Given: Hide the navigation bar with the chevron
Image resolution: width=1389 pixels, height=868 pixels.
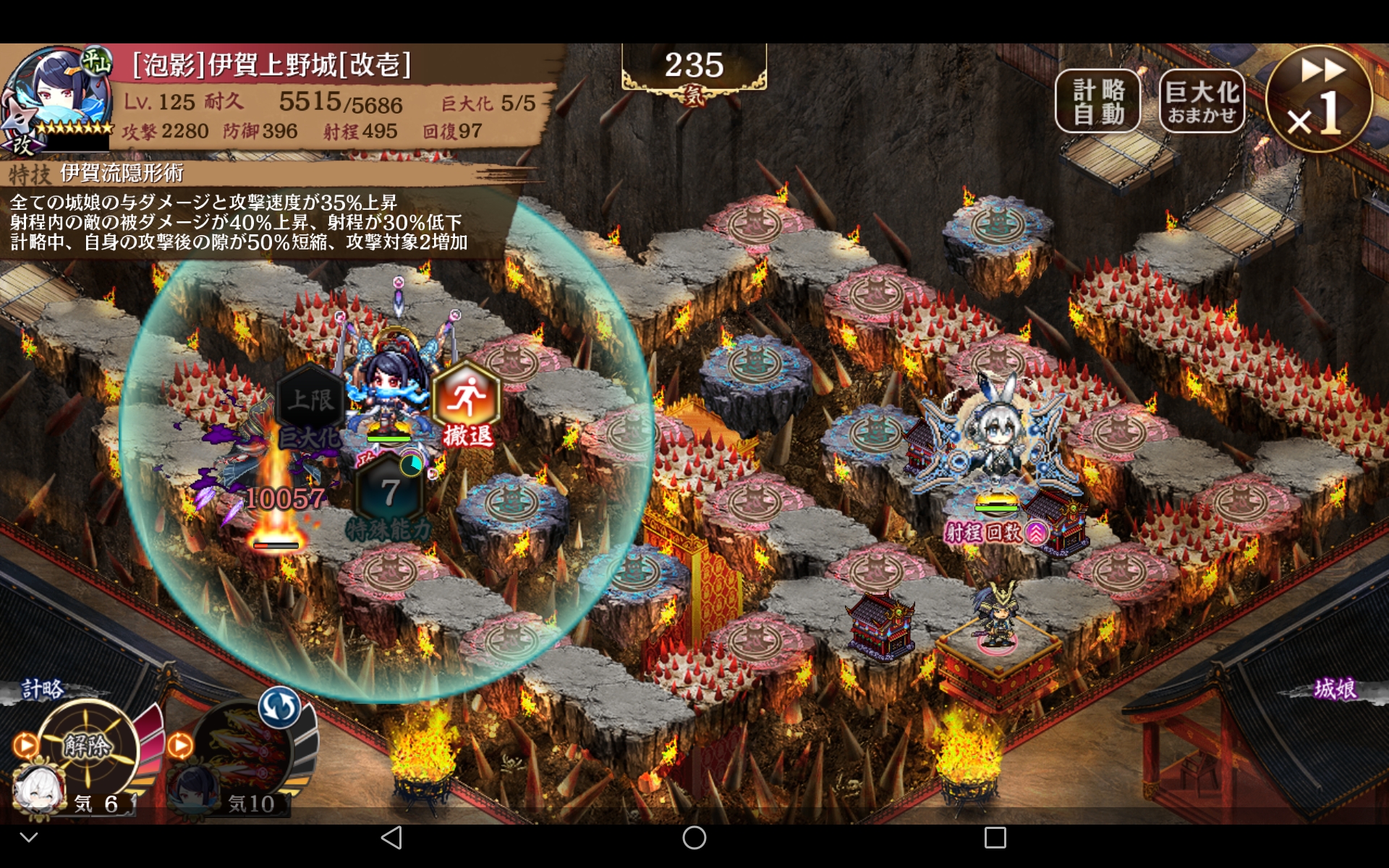Looking at the screenshot, I should pyautogui.click(x=29, y=838).
